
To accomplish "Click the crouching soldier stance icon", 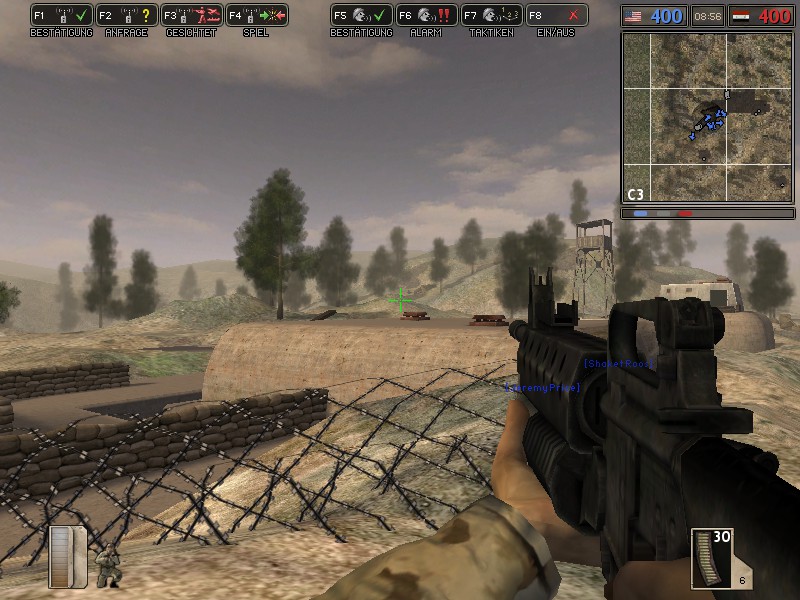I will click(106, 567).
